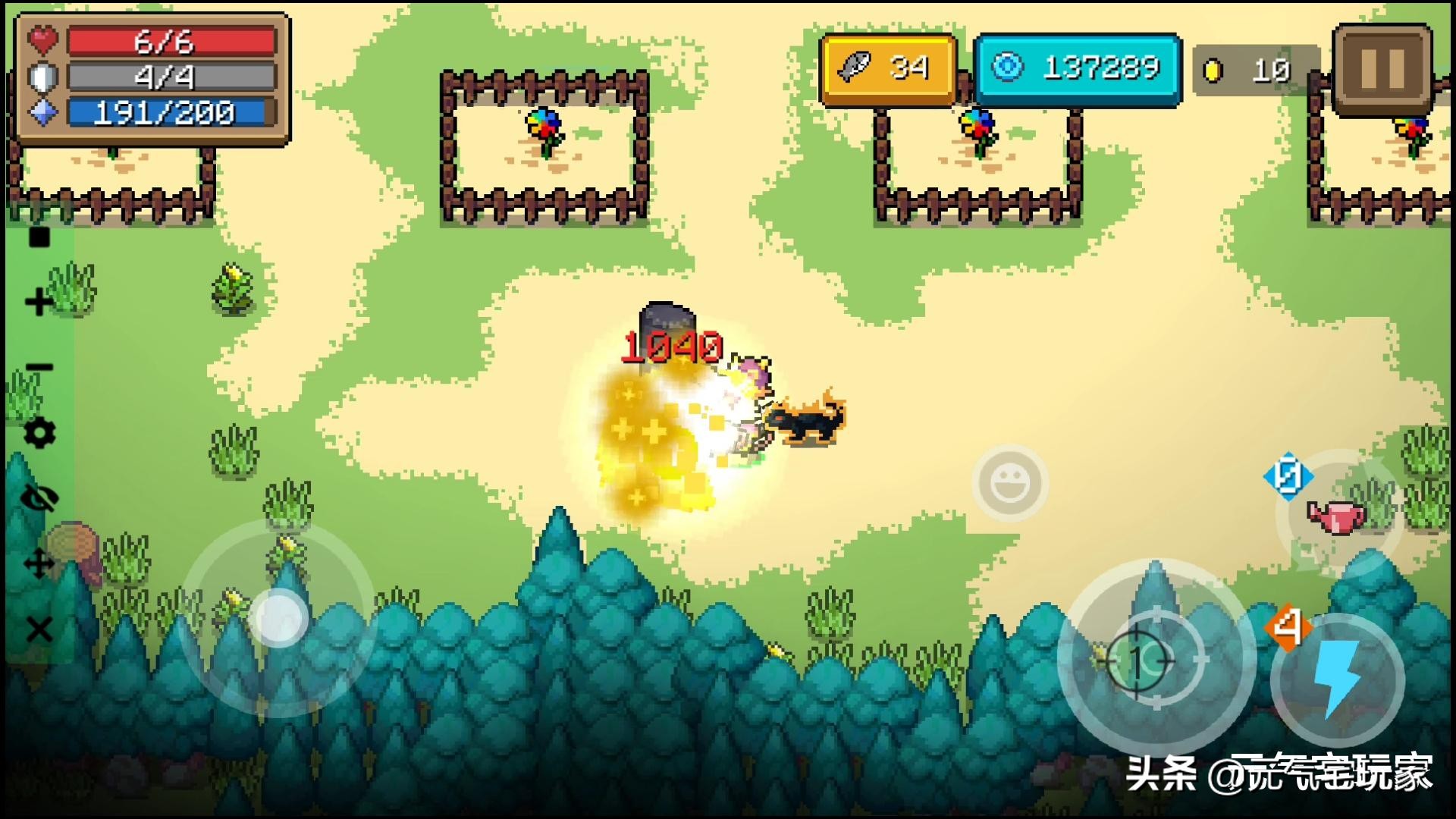This screenshot has width=1456, height=819.
Task: Click the overlay's minus icon
Action: pos(39,369)
